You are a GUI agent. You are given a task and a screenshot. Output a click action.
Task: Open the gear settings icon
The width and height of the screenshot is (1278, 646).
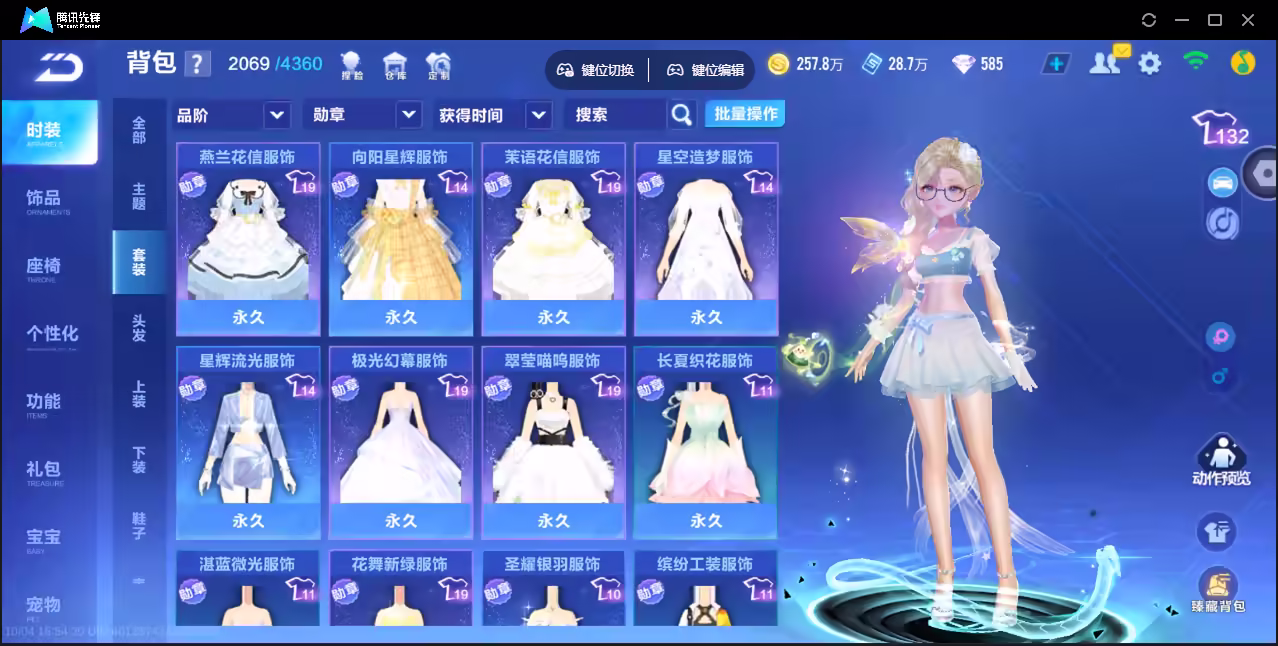[1150, 64]
